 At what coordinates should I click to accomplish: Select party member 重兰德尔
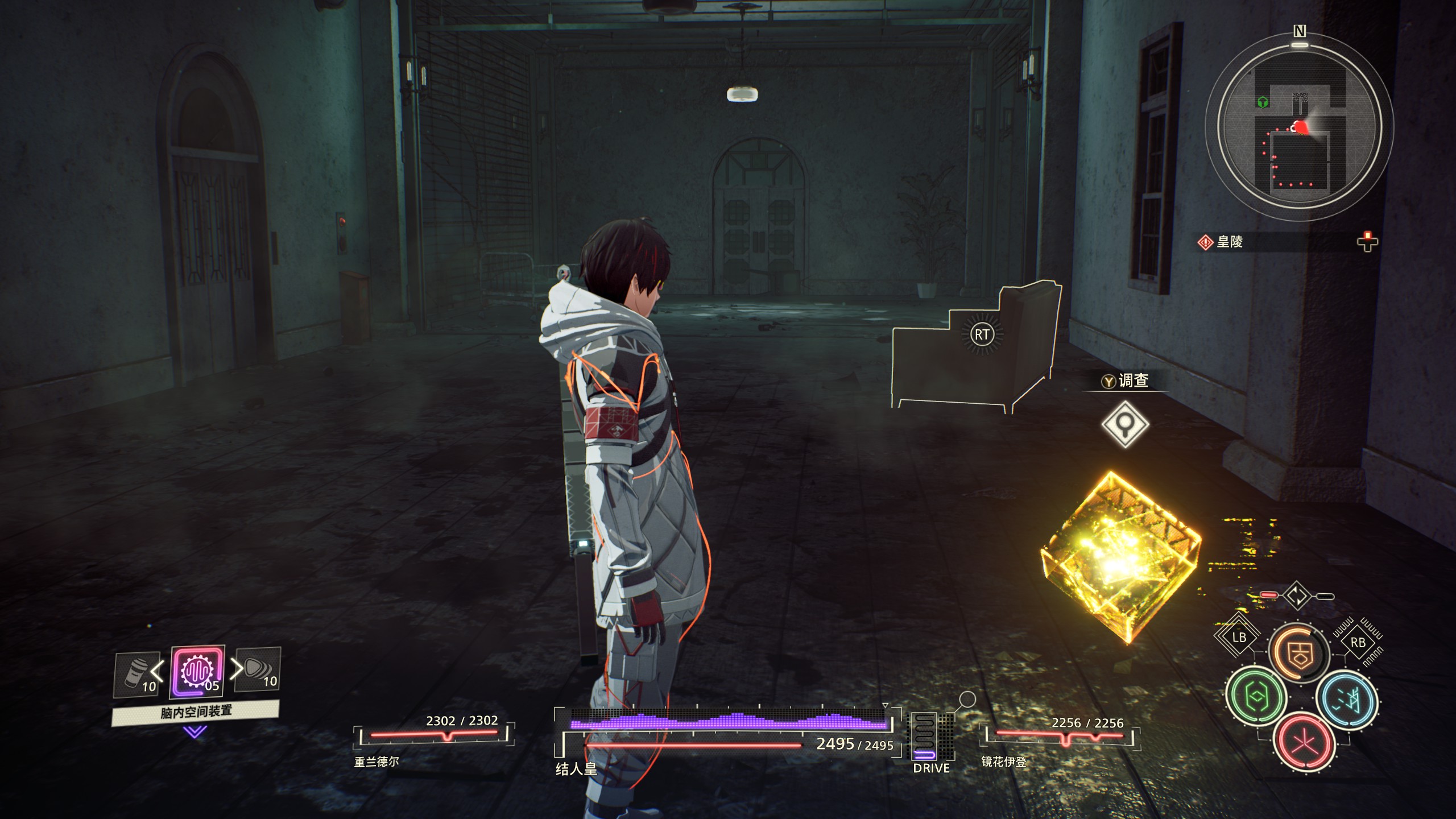point(377,762)
